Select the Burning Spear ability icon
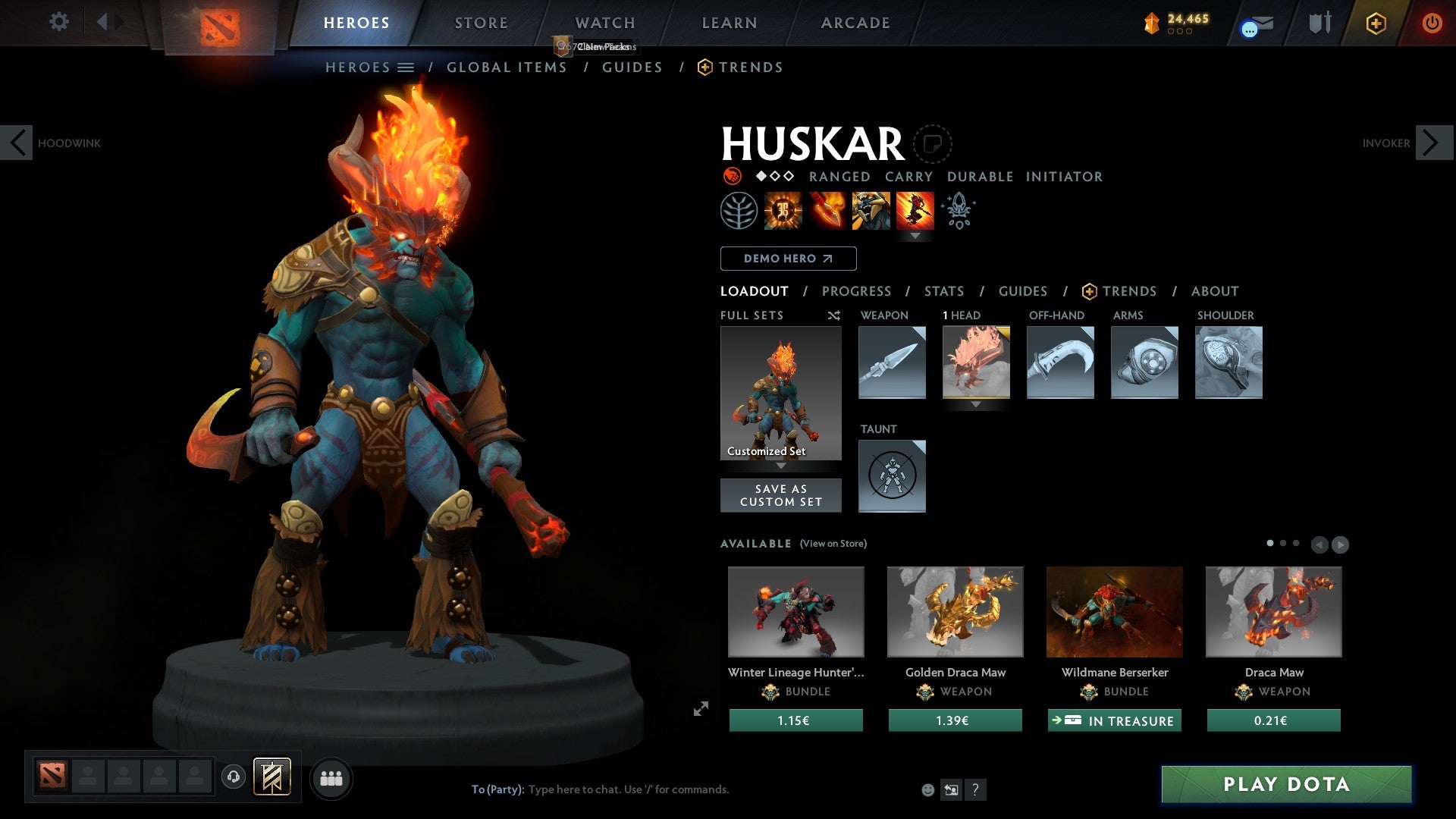The height and width of the screenshot is (819, 1456). (x=825, y=210)
